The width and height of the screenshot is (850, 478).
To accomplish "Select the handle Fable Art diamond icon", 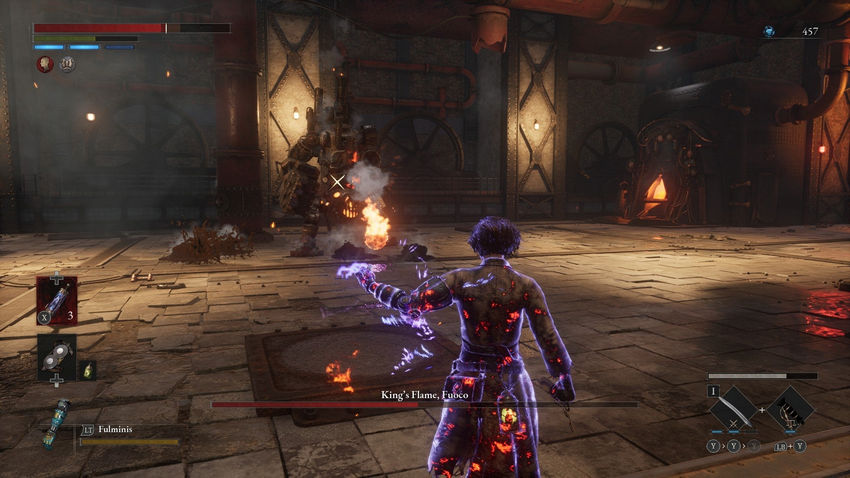I will pos(791,408).
